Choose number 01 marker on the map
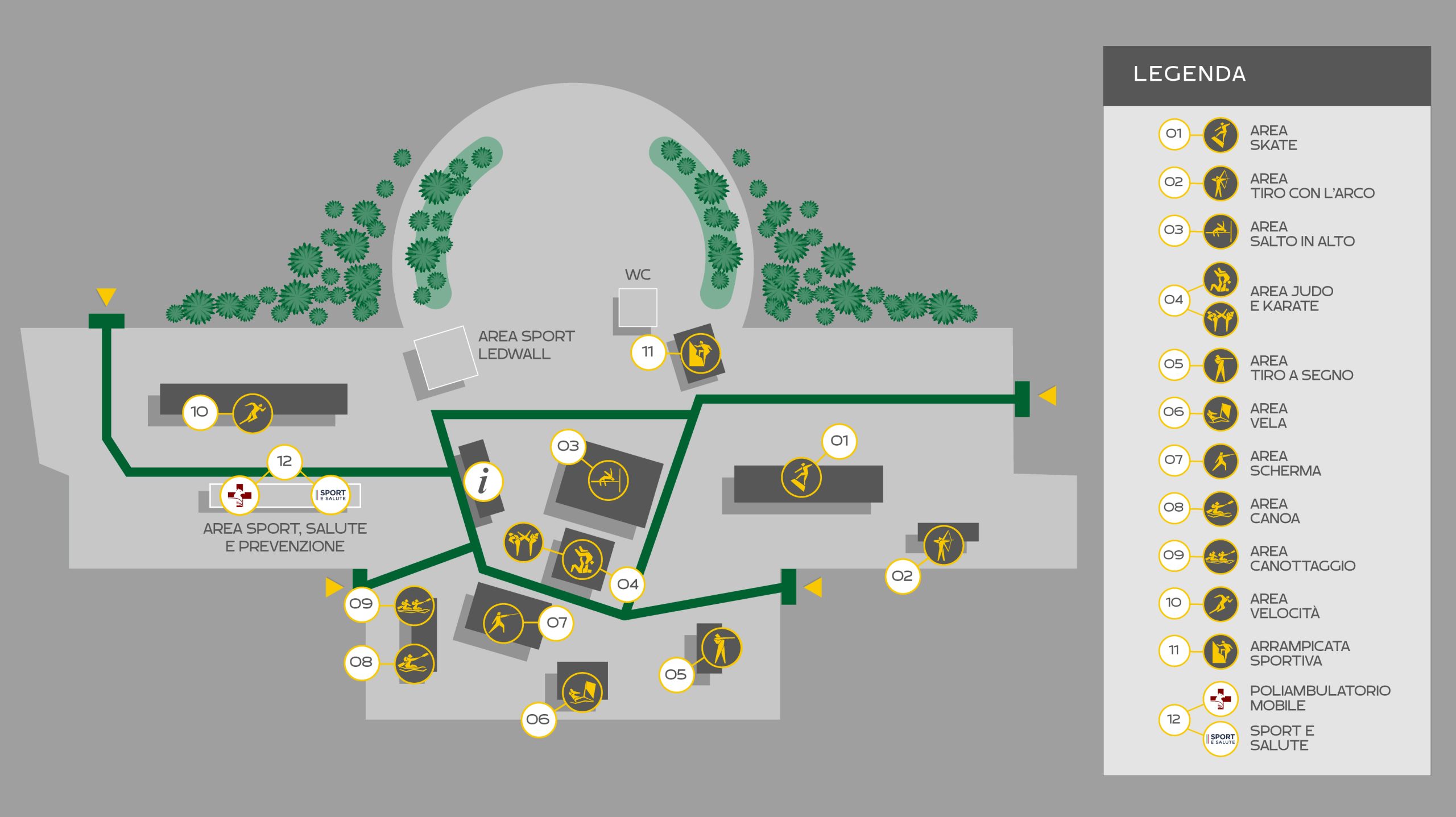Screen dimensions: 1456x817 pyautogui.click(x=839, y=441)
